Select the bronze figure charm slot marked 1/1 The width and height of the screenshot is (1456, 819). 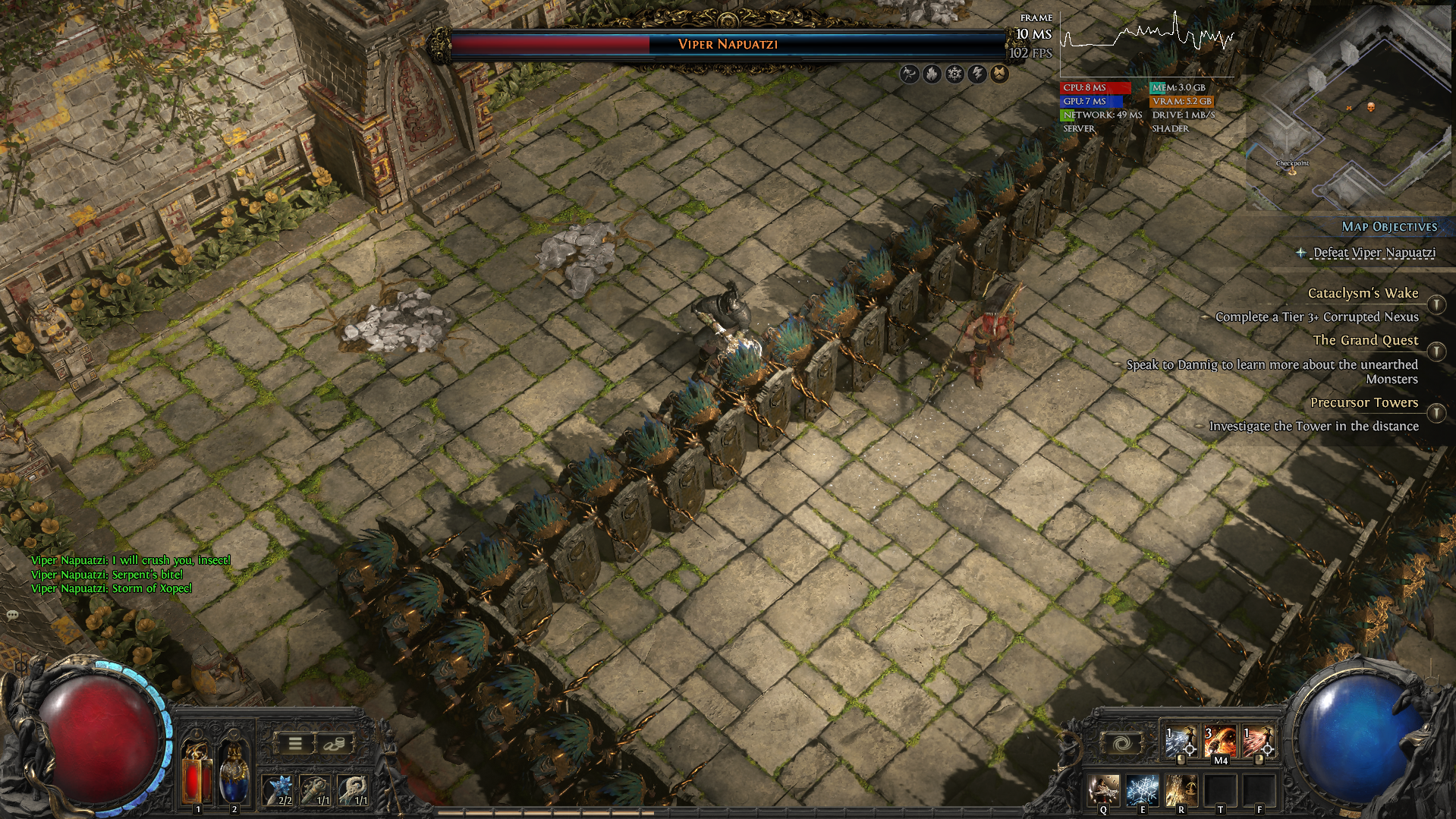coord(316,789)
